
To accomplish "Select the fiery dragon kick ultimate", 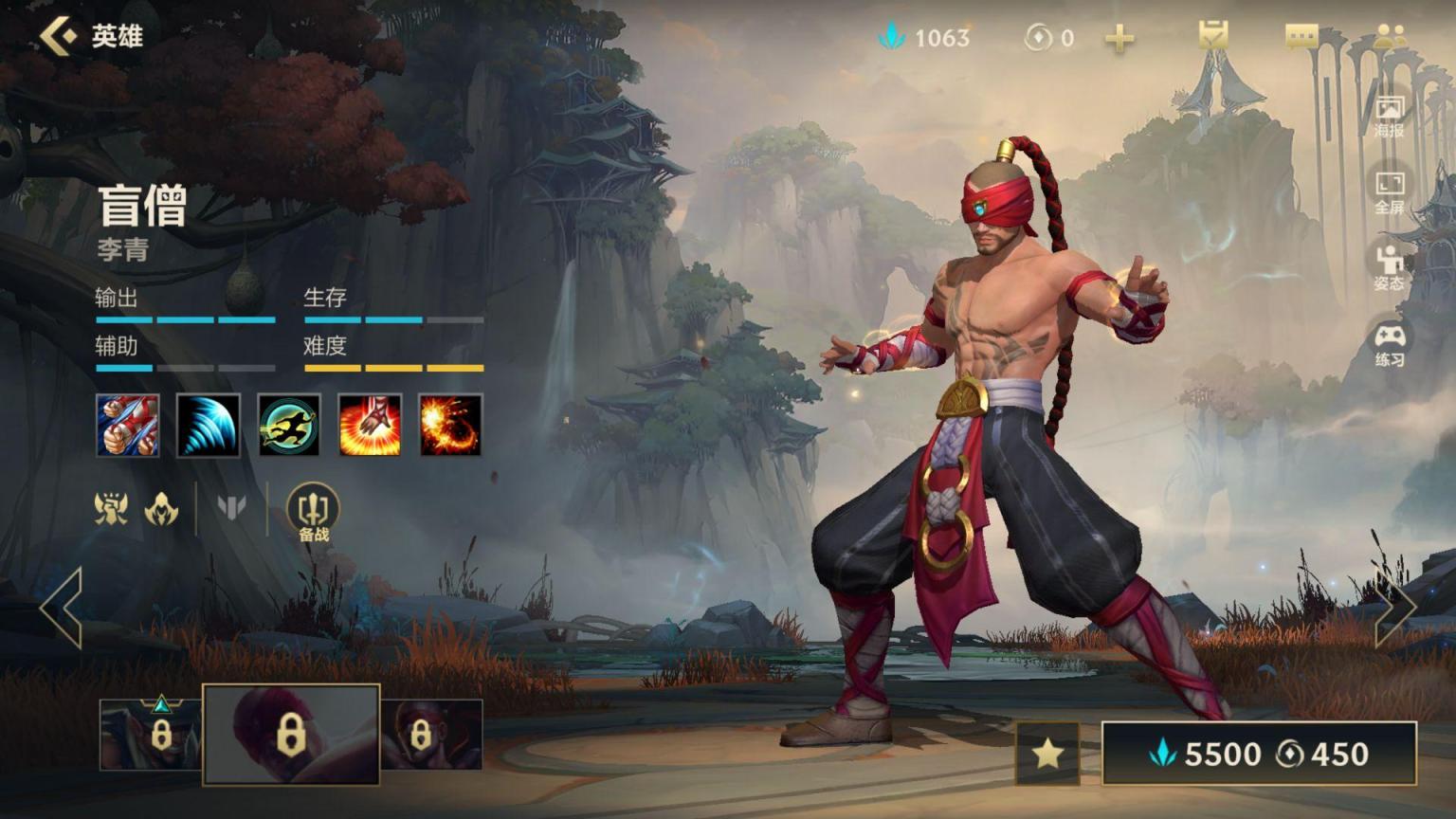I will [x=450, y=426].
